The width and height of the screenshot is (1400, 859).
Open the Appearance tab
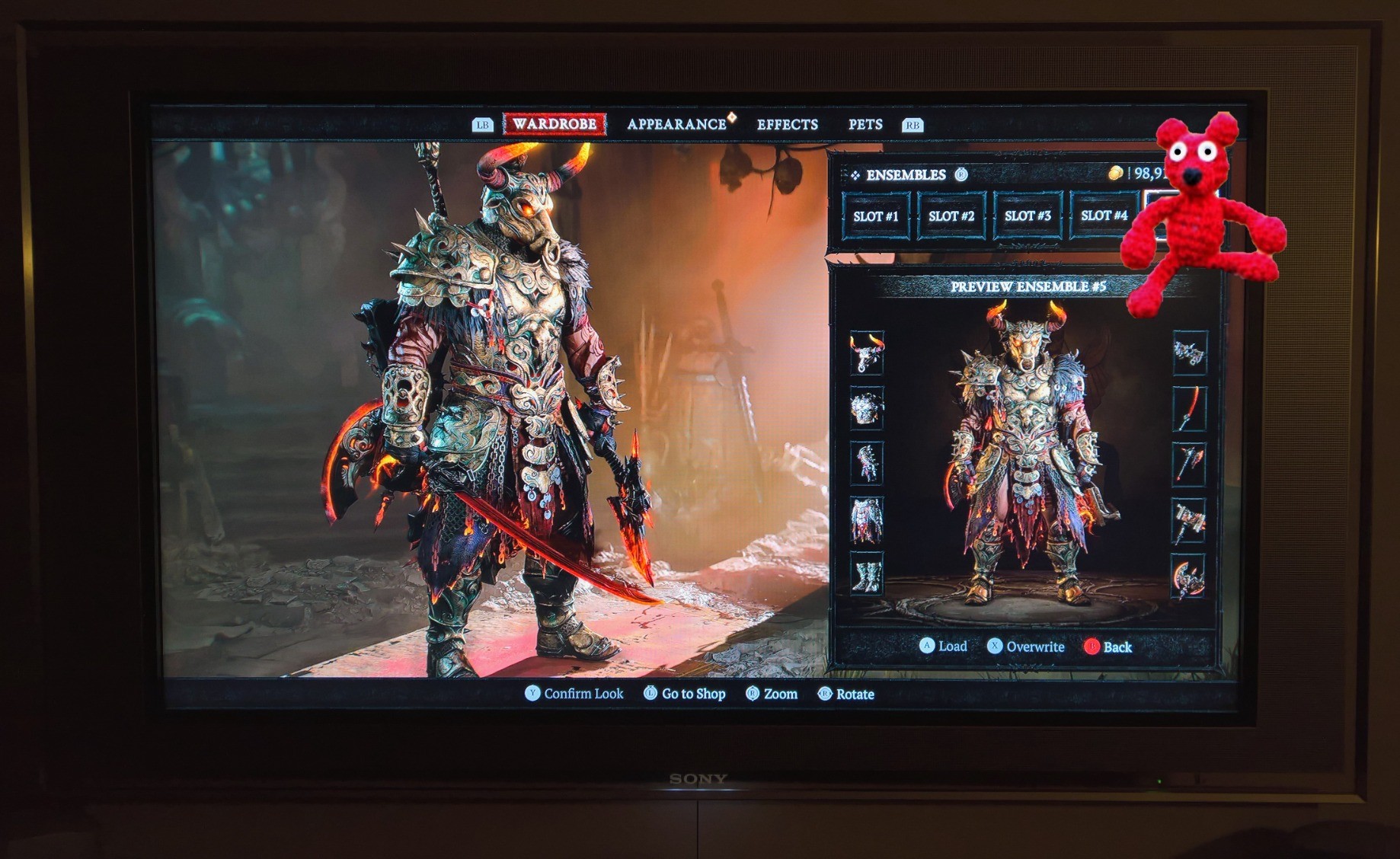pyautogui.click(x=676, y=124)
